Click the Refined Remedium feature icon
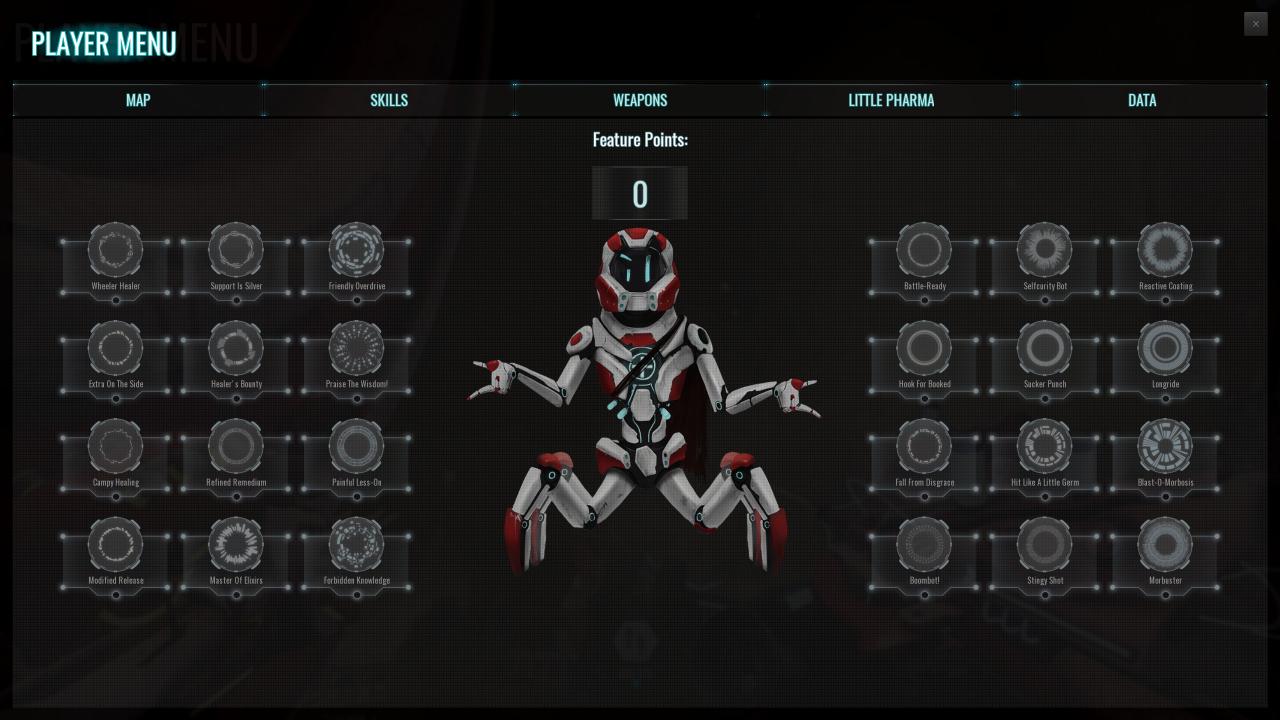This screenshot has width=1280, height=720. (x=236, y=446)
